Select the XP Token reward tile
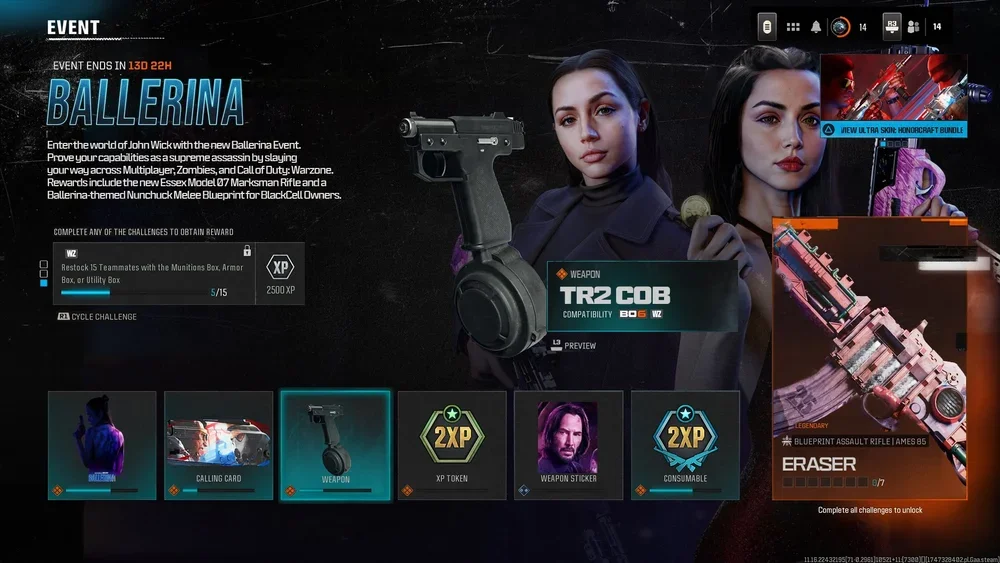The height and width of the screenshot is (563, 1000). 452,445
